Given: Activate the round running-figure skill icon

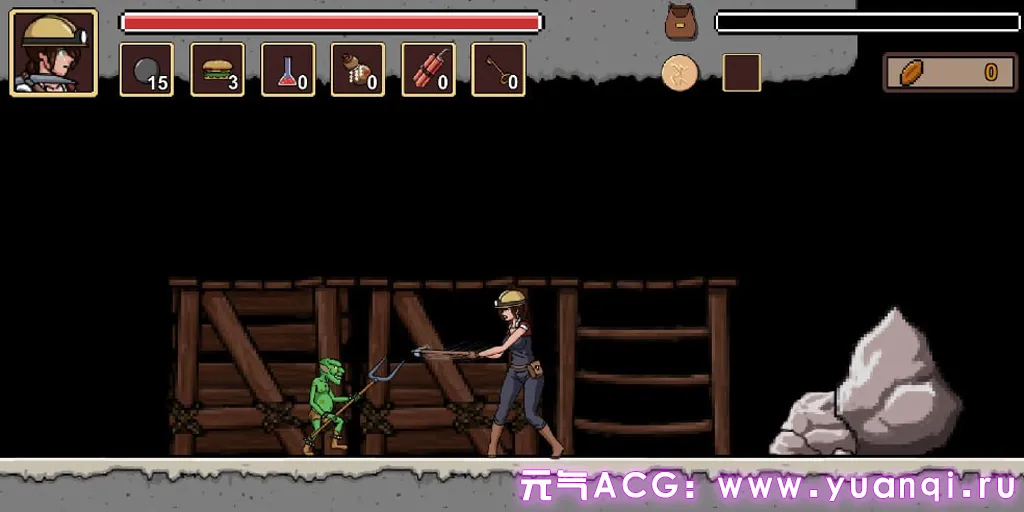Looking at the screenshot, I should point(680,72).
